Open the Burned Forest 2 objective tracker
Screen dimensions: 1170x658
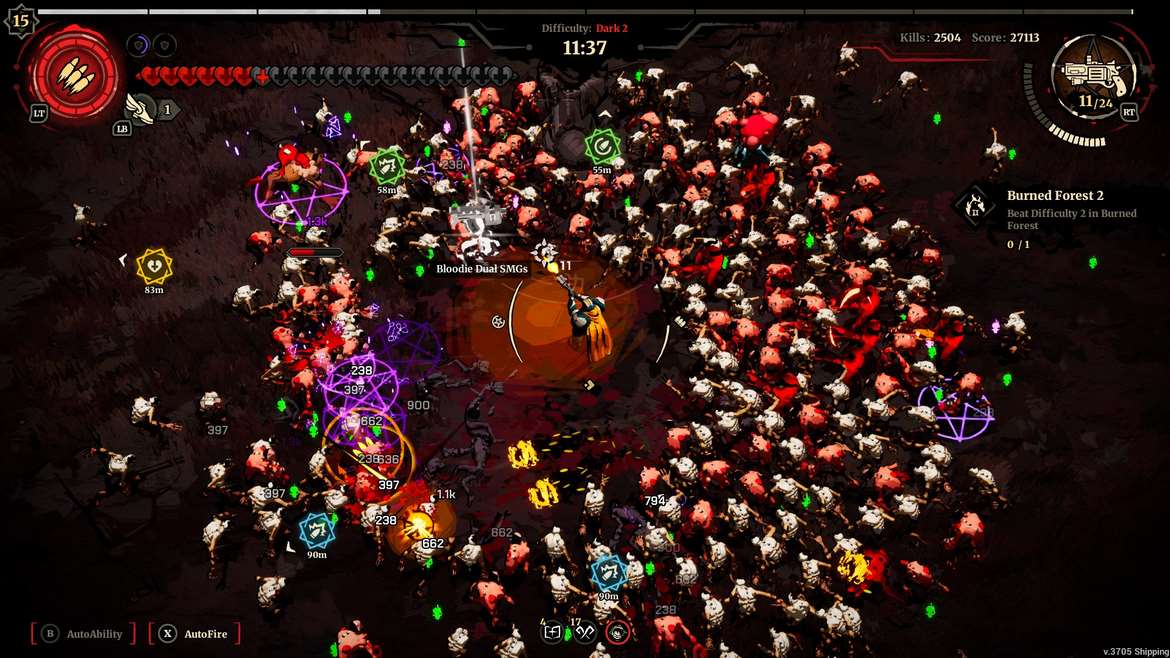click(975, 206)
